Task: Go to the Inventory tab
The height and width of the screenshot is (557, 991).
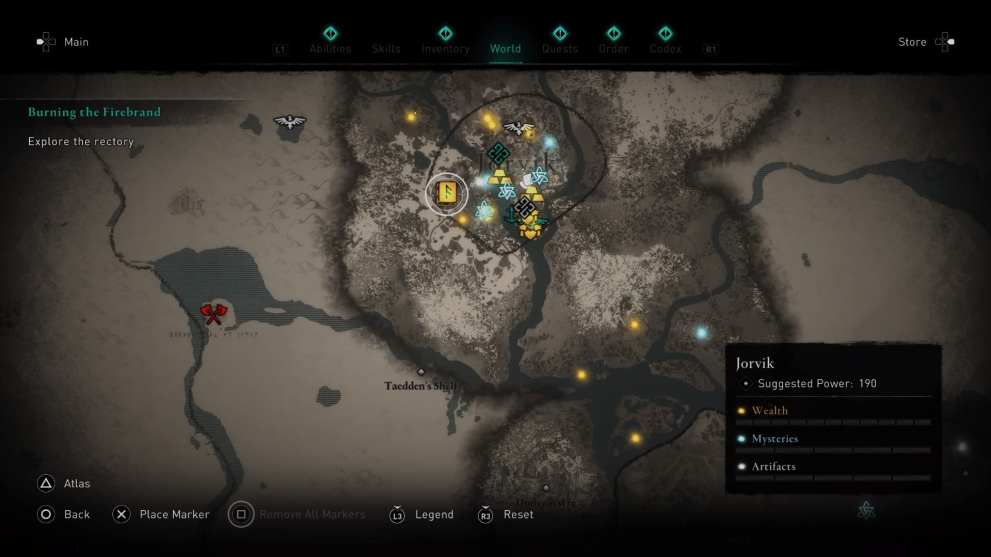Action: tap(445, 48)
